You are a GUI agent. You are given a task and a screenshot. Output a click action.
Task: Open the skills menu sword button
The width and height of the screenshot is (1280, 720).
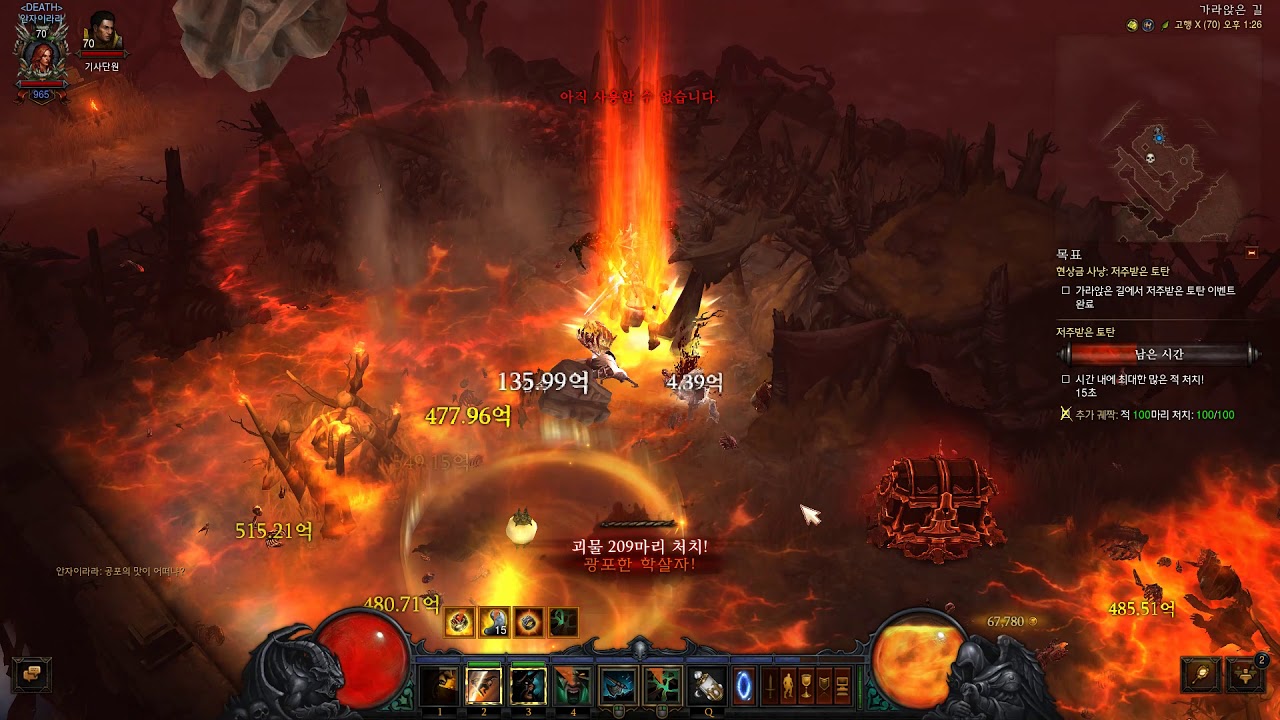click(x=771, y=686)
